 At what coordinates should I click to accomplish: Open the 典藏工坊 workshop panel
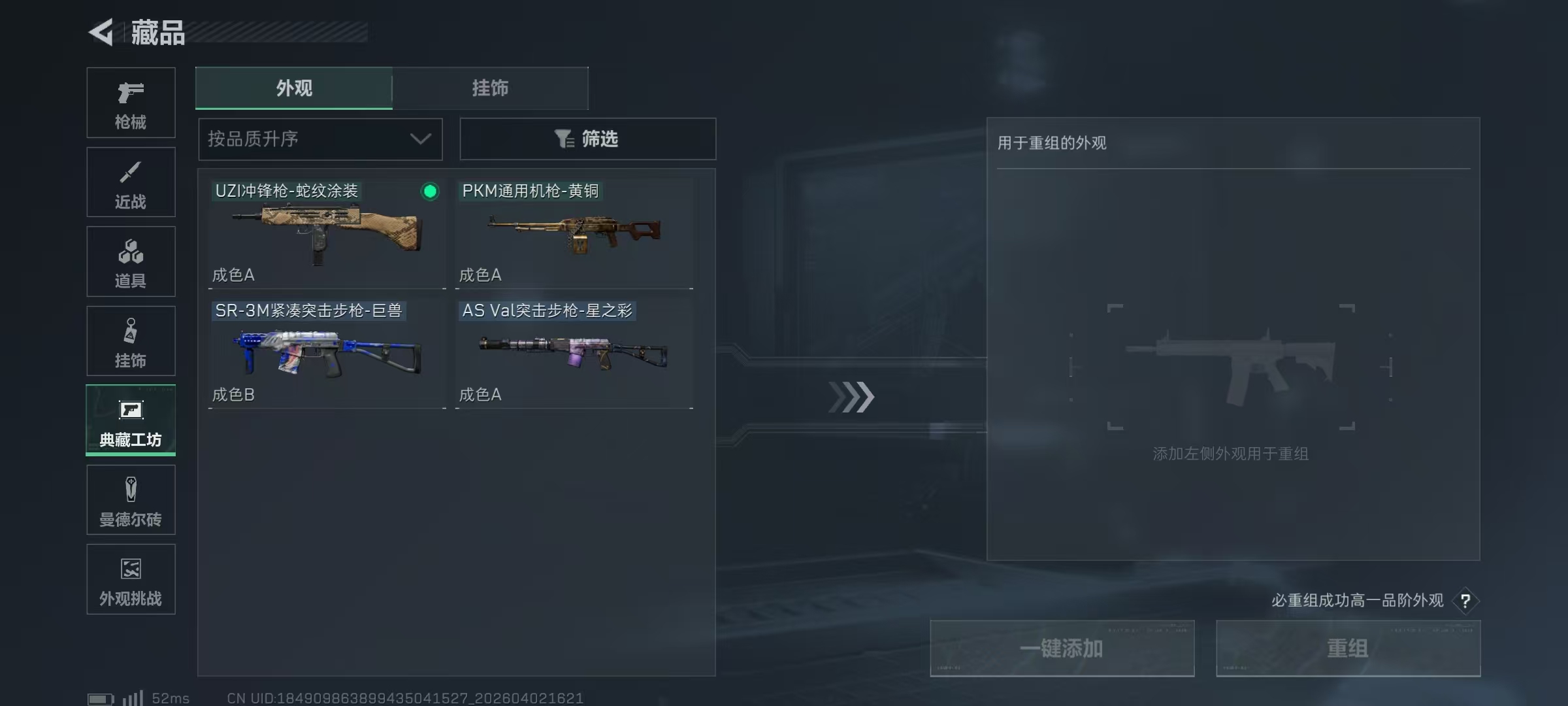pos(131,420)
